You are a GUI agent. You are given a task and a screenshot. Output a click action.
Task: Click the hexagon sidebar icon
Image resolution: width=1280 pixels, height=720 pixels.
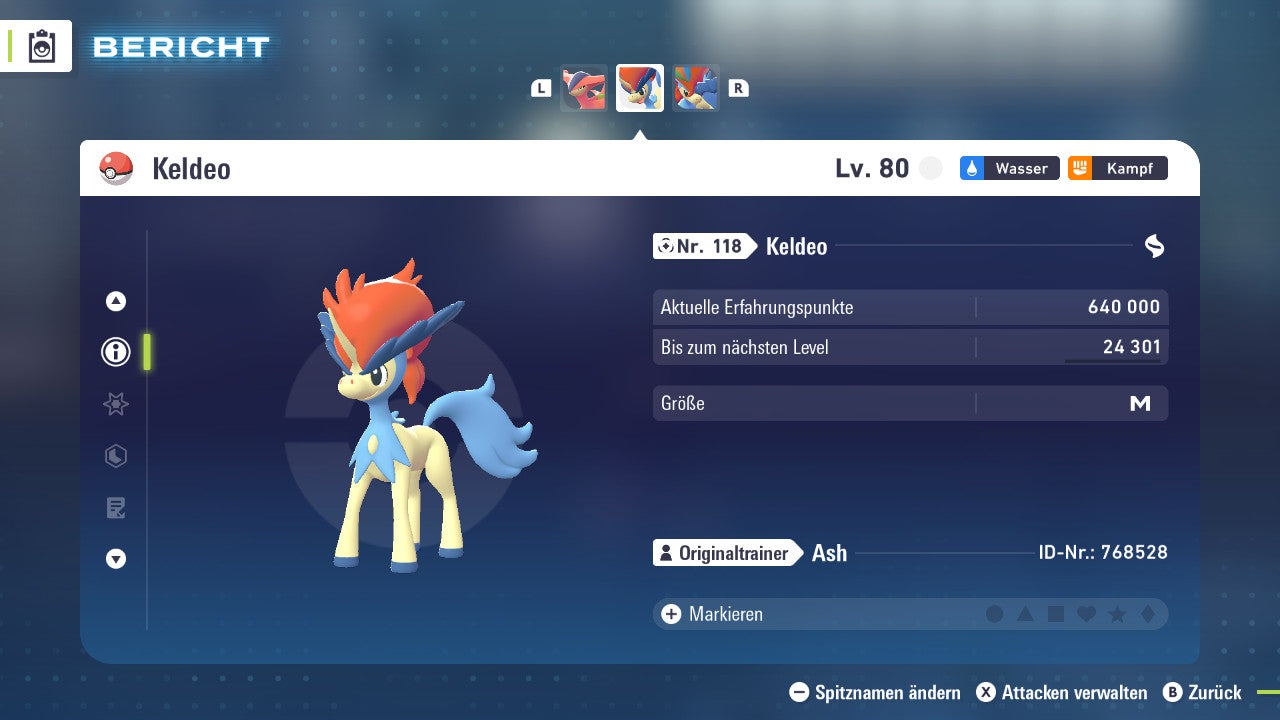coord(115,456)
